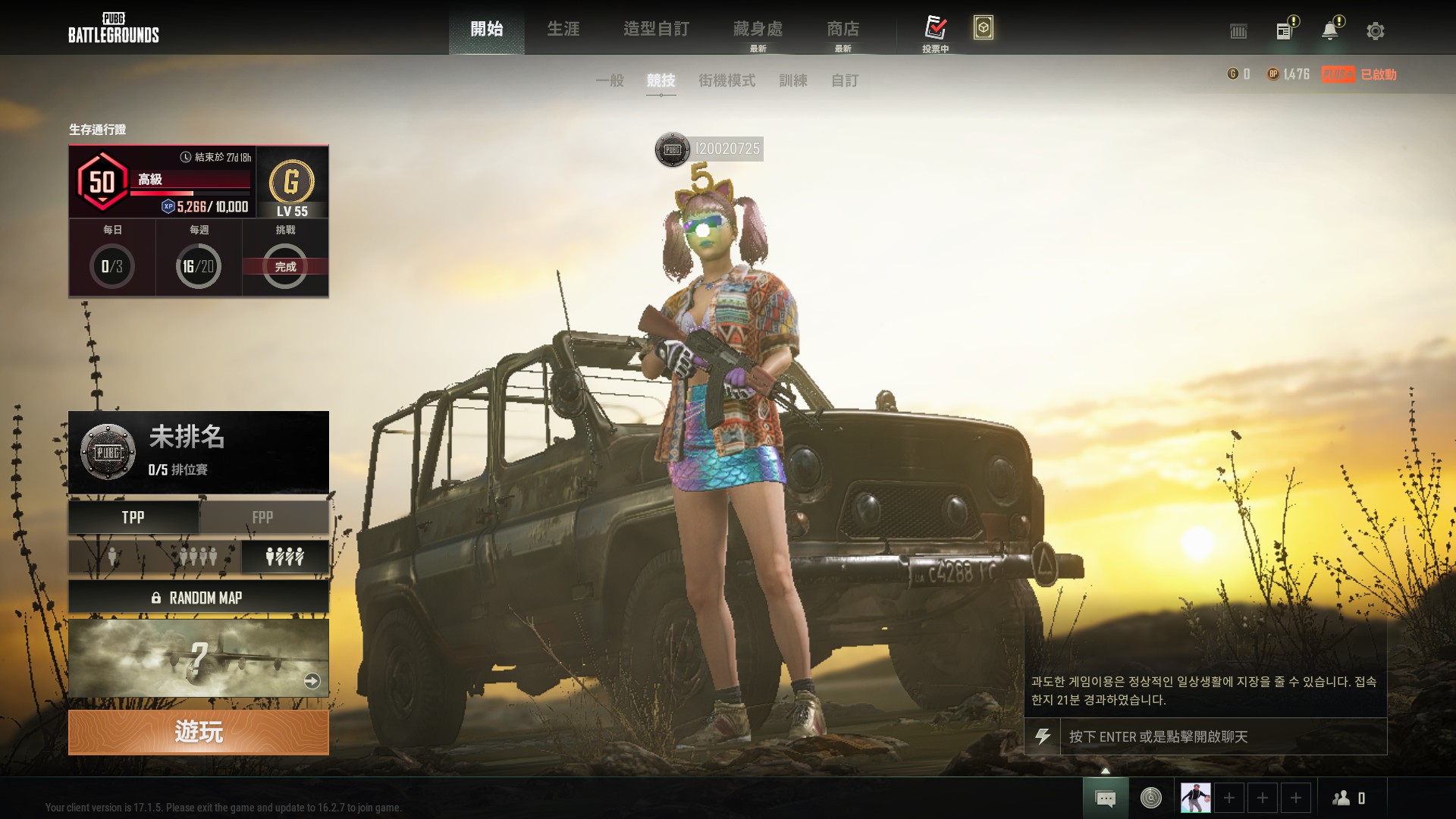This screenshot has height=819, width=1456.
Task: Open the 藏身處 hideout tab
Action: tap(758, 29)
